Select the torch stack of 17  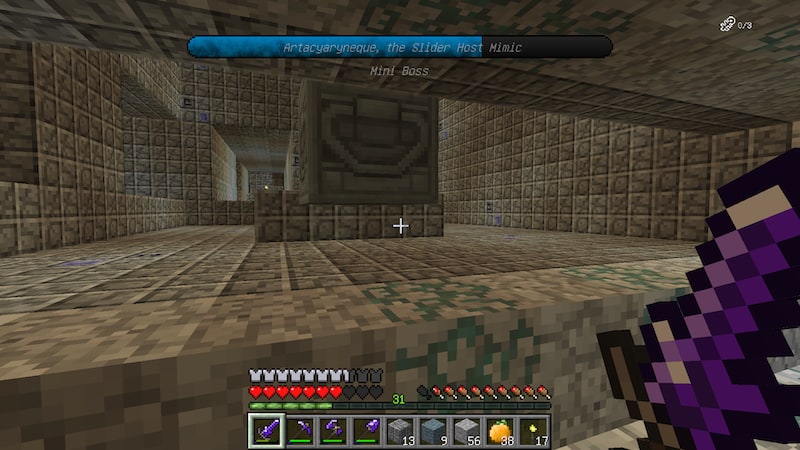coord(532,431)
